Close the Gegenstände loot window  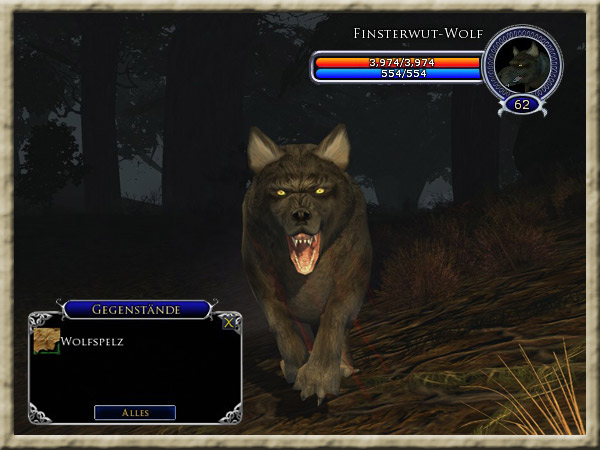[229, 323]
